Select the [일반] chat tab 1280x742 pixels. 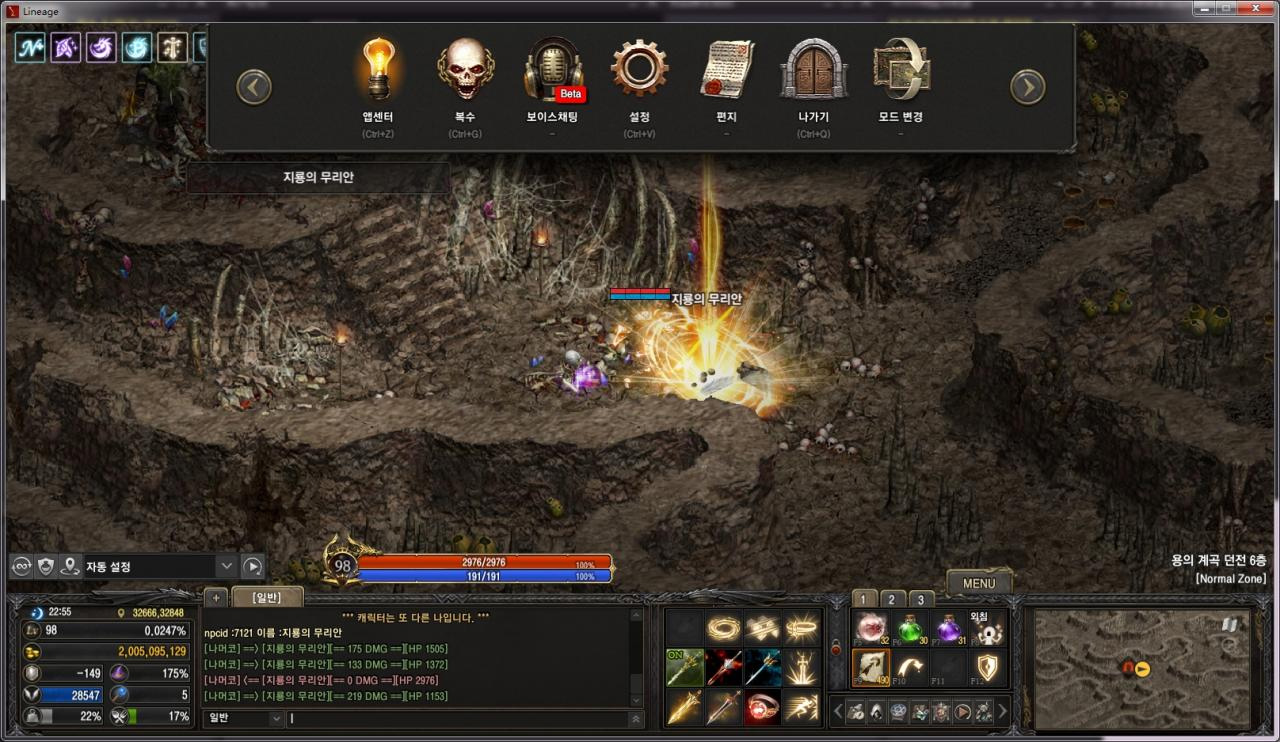tap(267, 596)
